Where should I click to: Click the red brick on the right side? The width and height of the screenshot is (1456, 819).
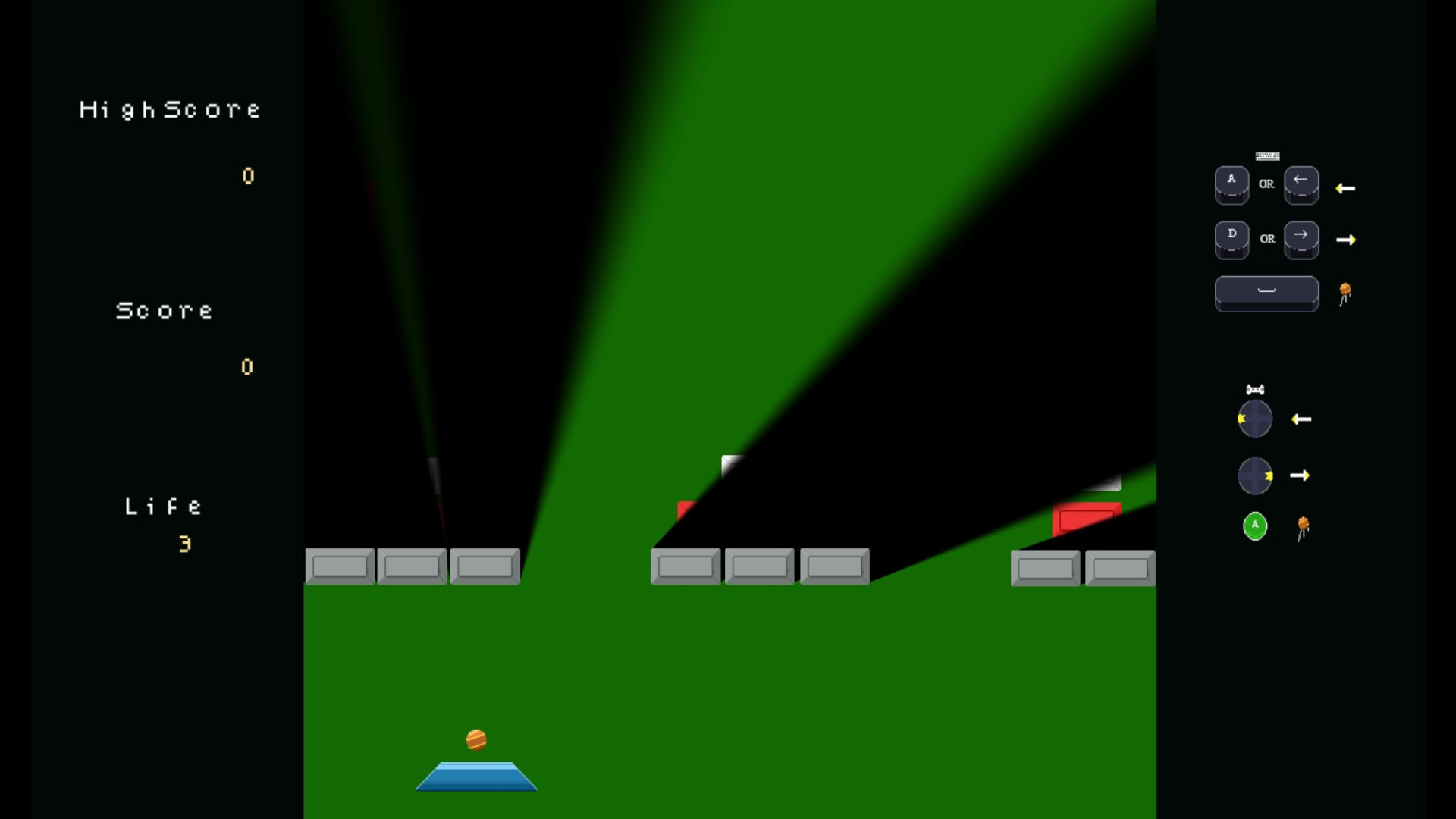1086,519
